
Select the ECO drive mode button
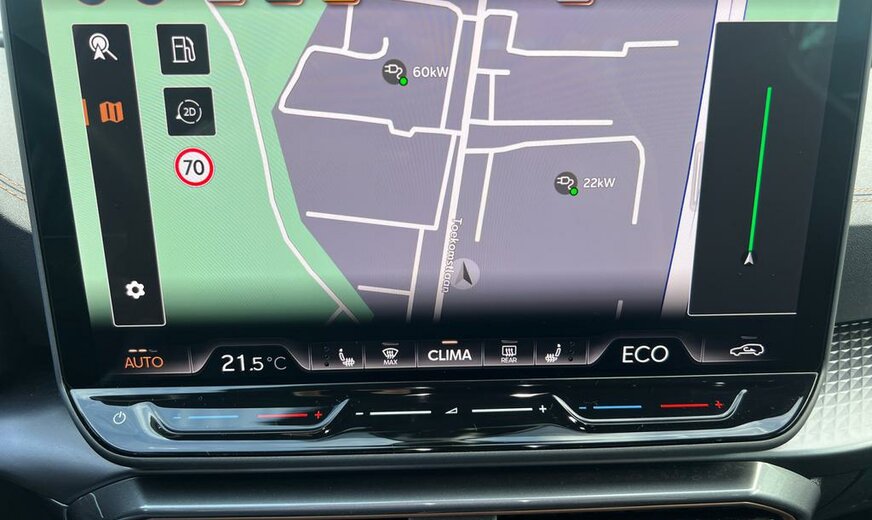point(644,354)
